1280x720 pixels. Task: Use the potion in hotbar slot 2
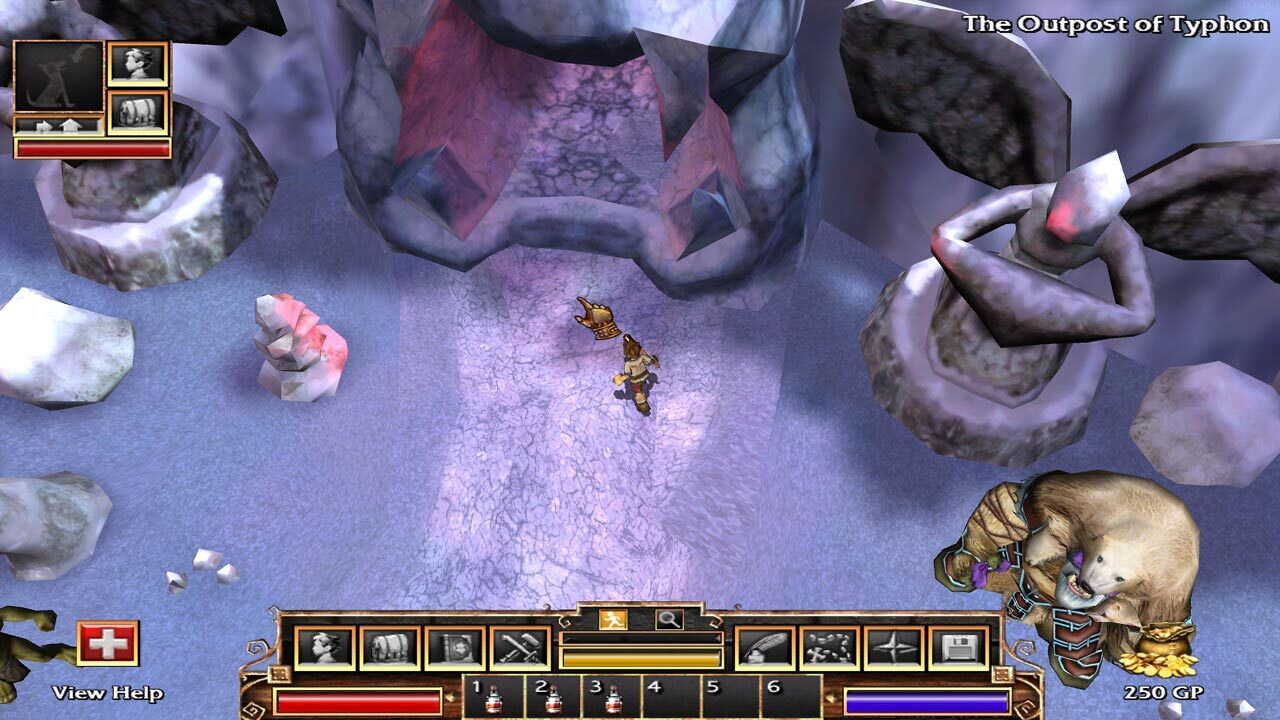(552, 700)
